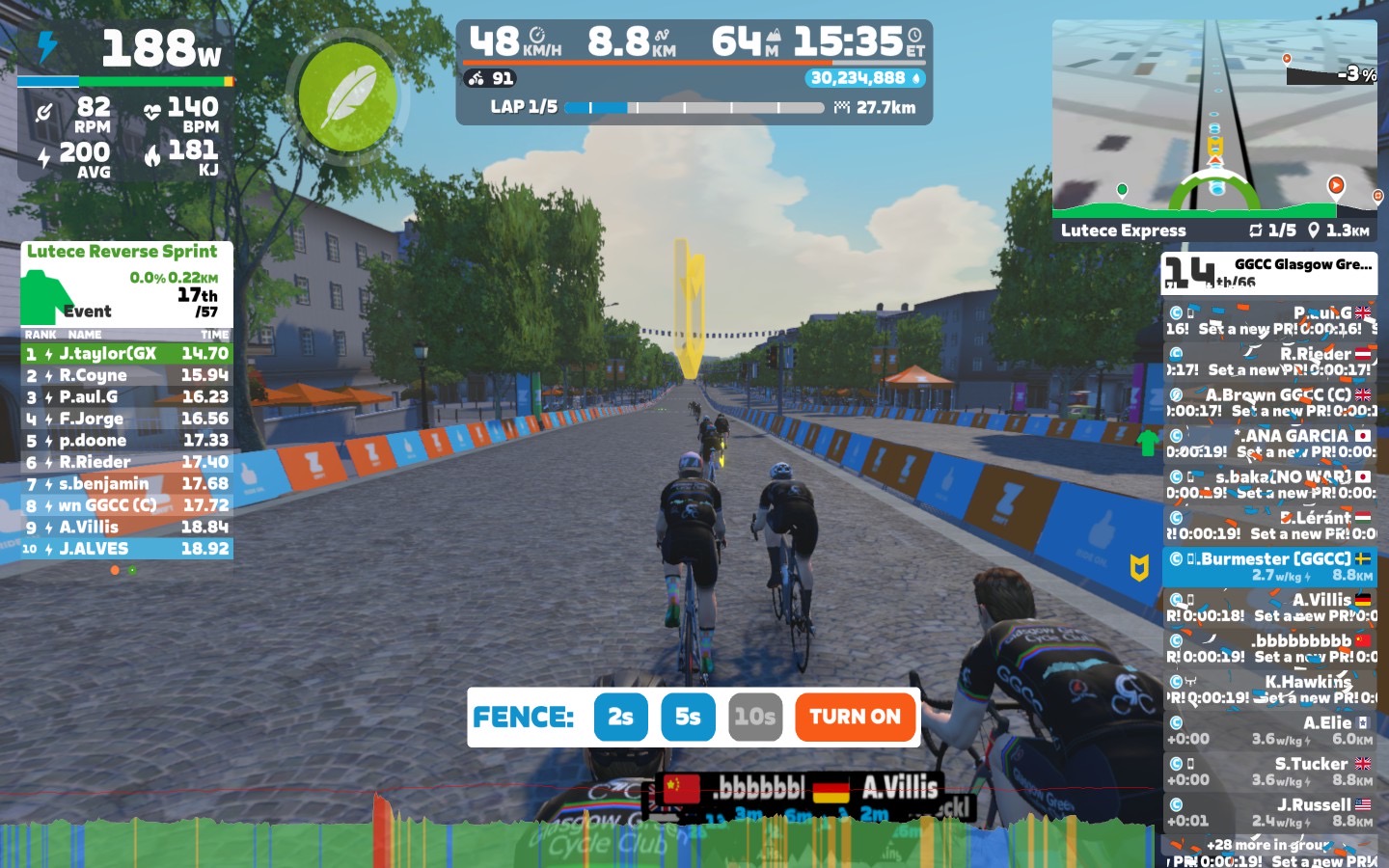Choose S.Tucker in the nearby riders list
1389x868 pixels.
coord(1269,772)
